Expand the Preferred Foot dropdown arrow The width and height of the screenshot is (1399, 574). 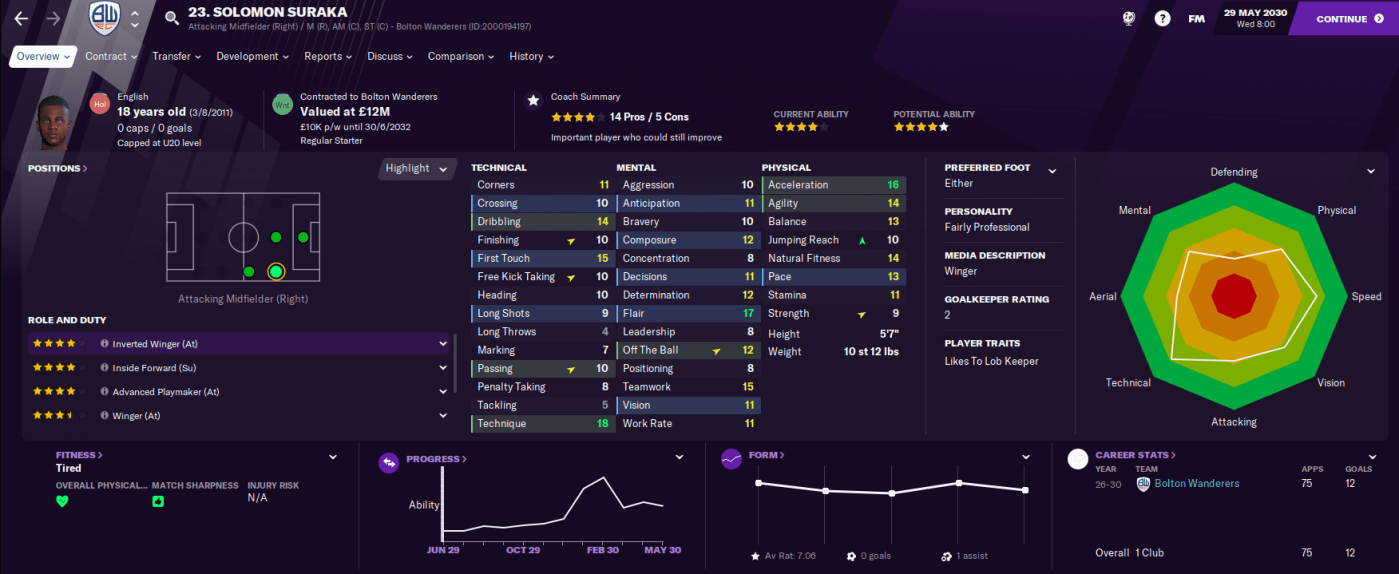1052,171
